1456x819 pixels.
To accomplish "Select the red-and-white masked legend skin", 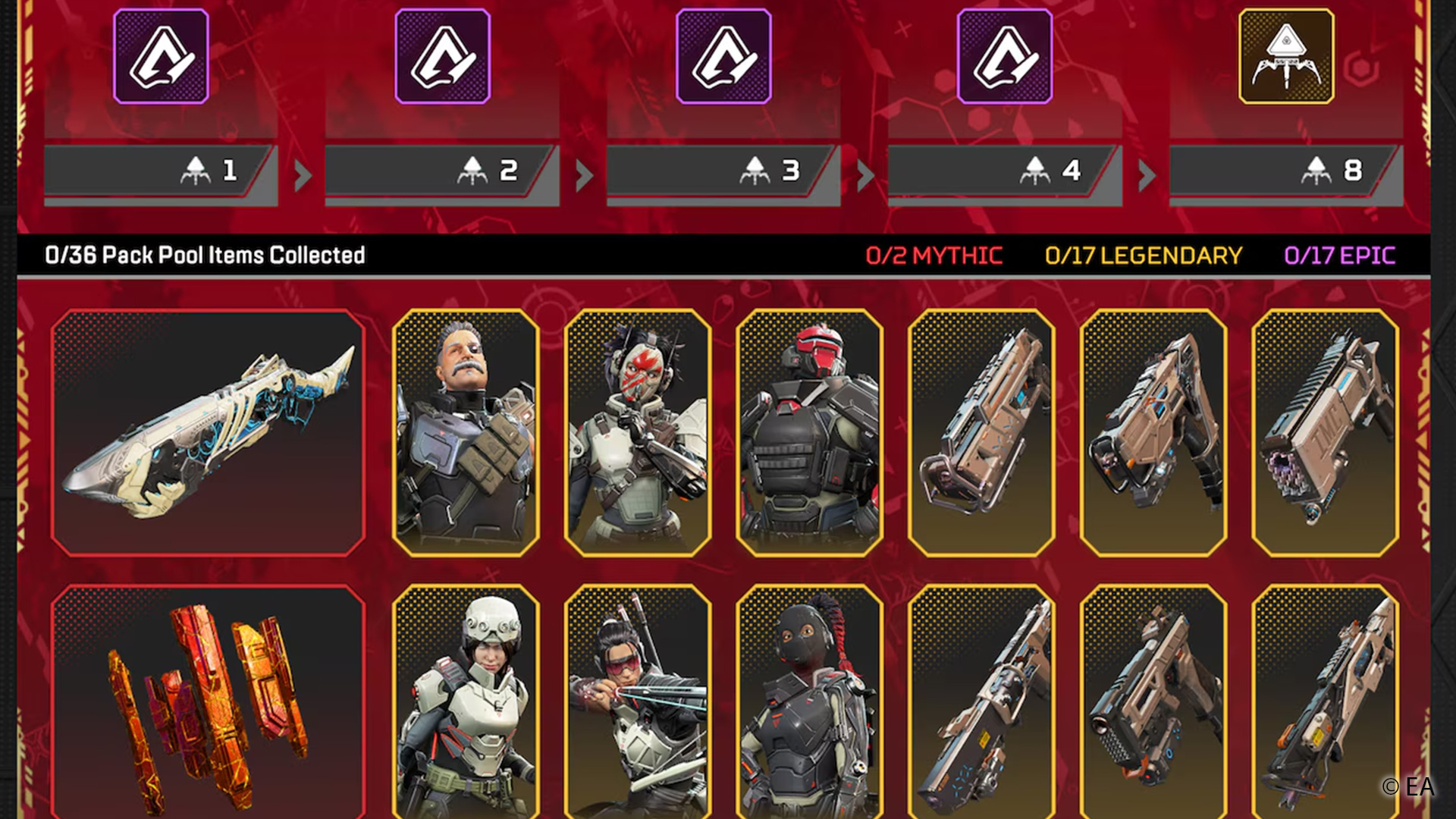I will click(x=638, y=432).
